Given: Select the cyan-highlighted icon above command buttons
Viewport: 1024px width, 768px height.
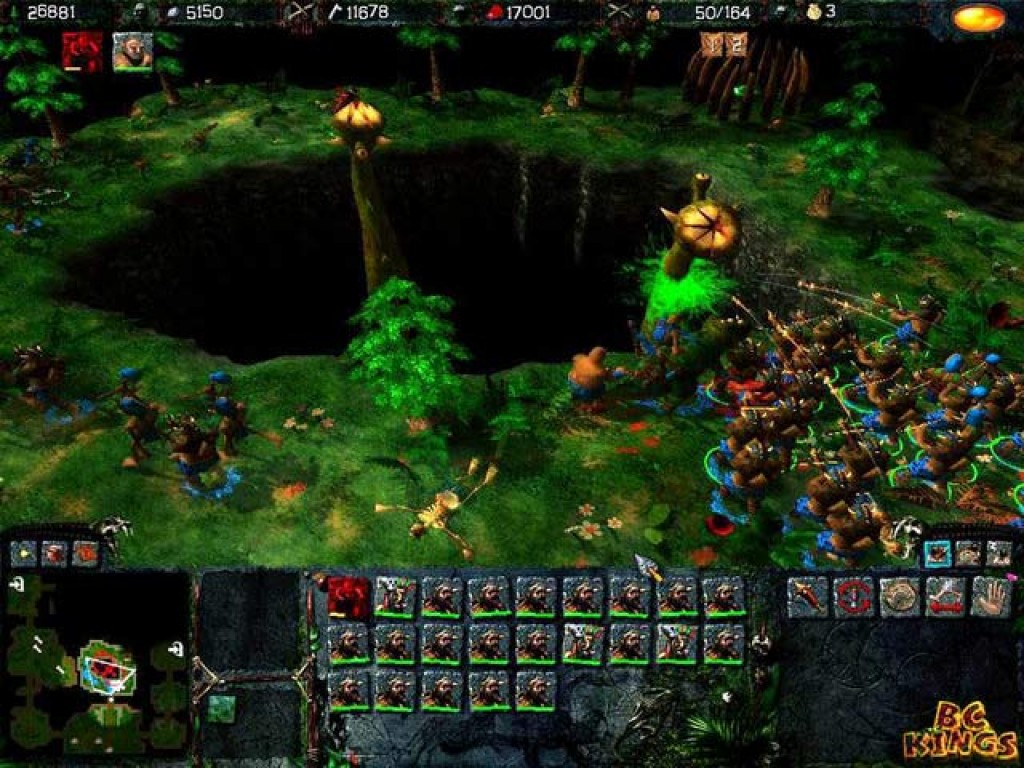Looking at the screenshot, I should [937, 552].
